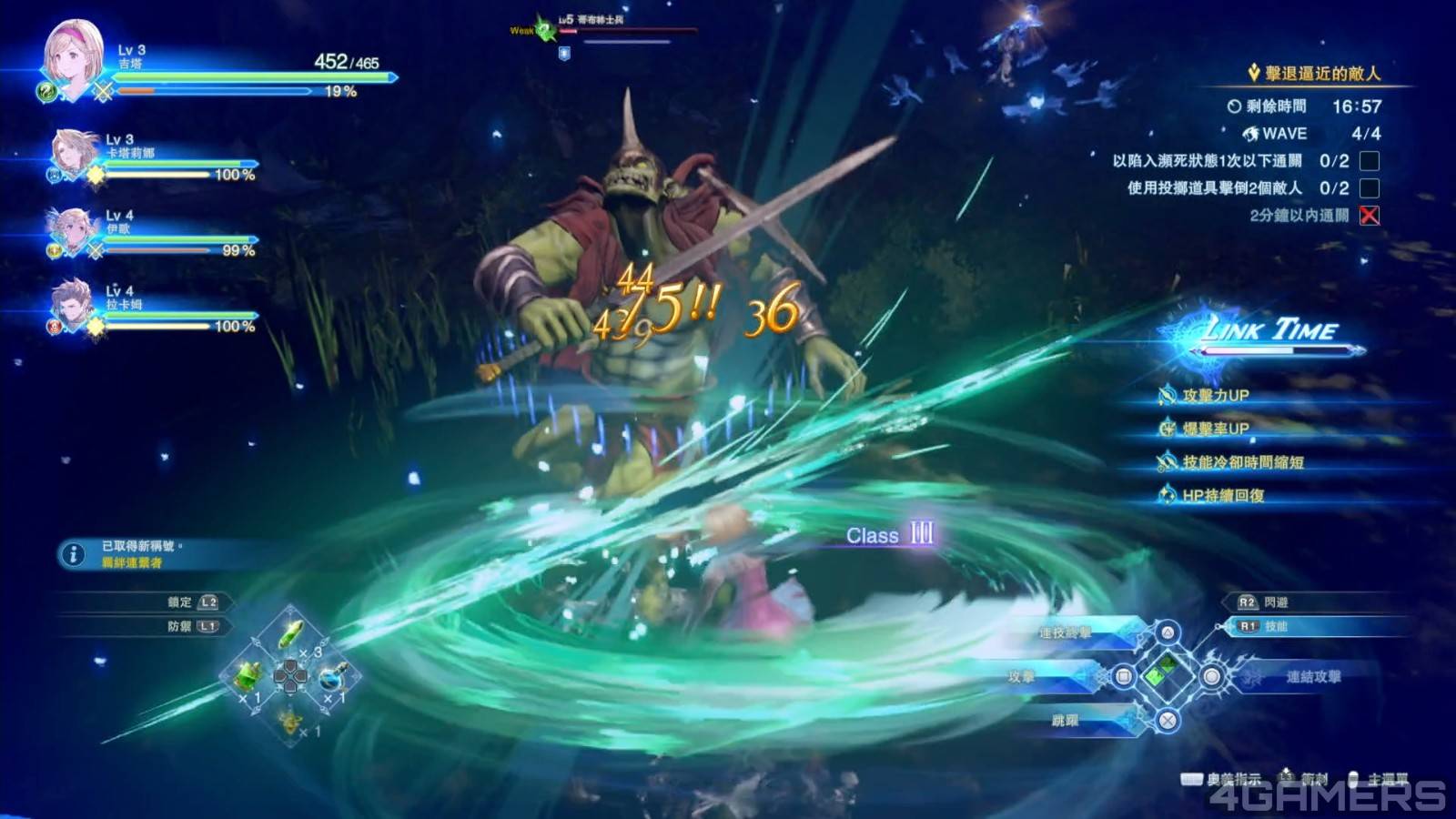The image size is (1456, 819).
Task: Click the red X beside 2分鐘以內通關
Action: pyautogui.click(x=1369, y=216)
